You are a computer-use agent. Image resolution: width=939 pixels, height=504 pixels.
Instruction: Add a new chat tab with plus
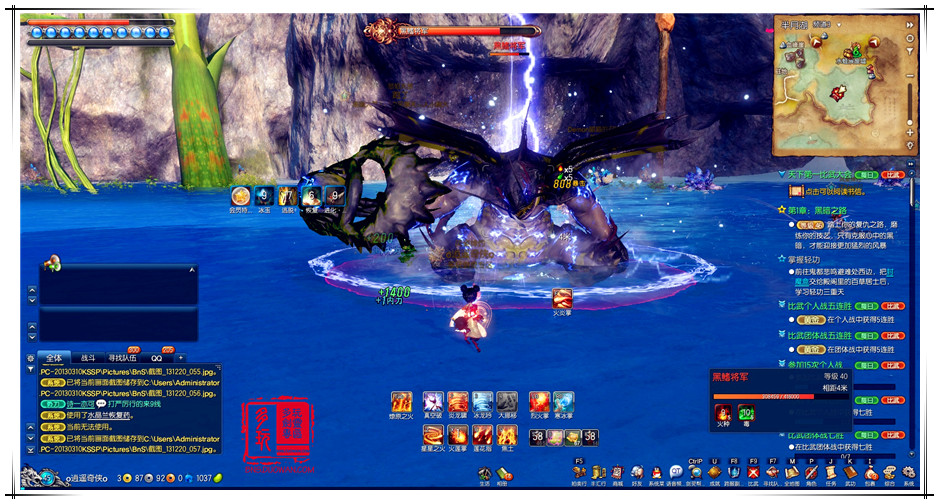181,357
